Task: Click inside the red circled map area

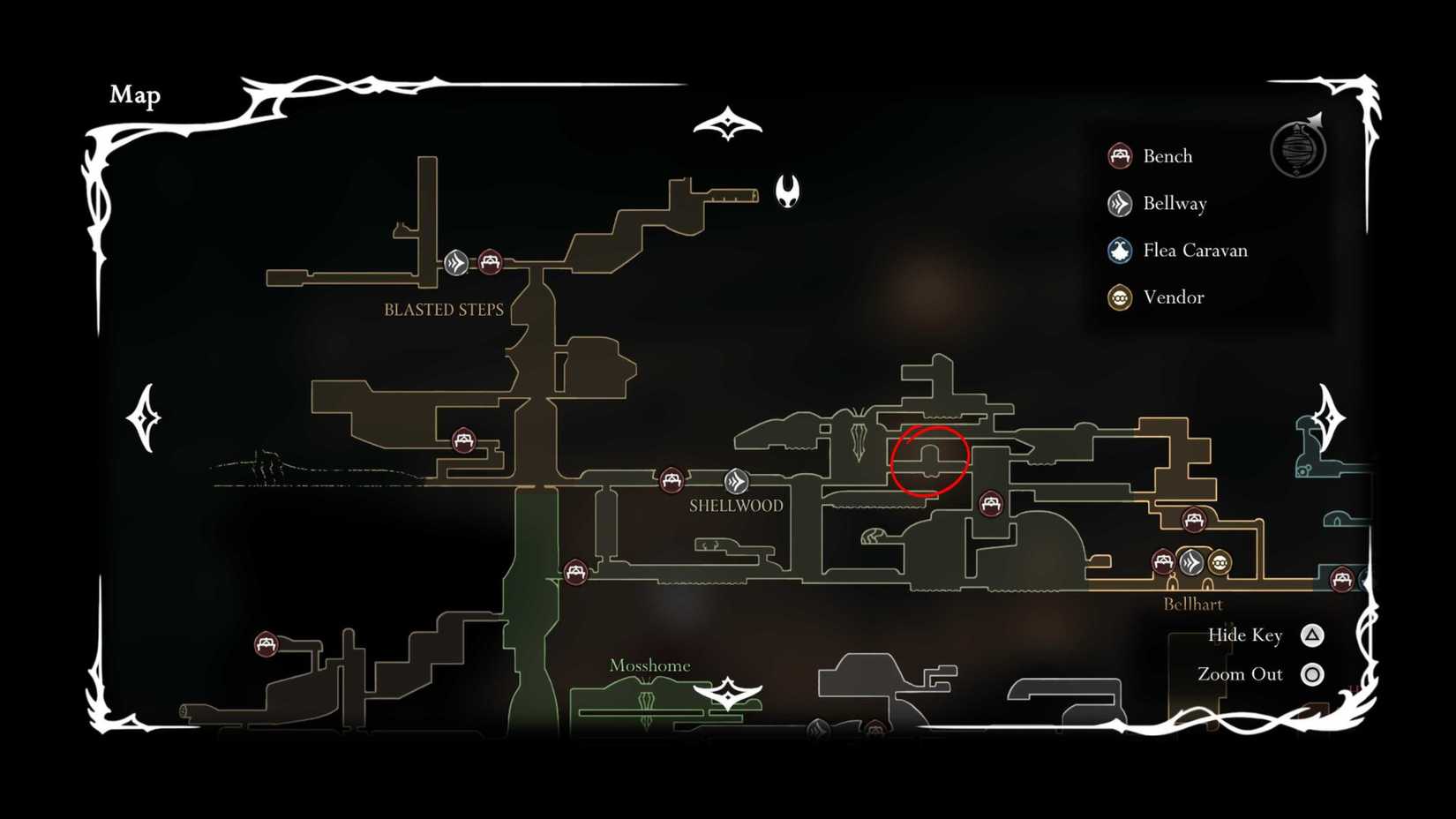Action: coord(930,459)
